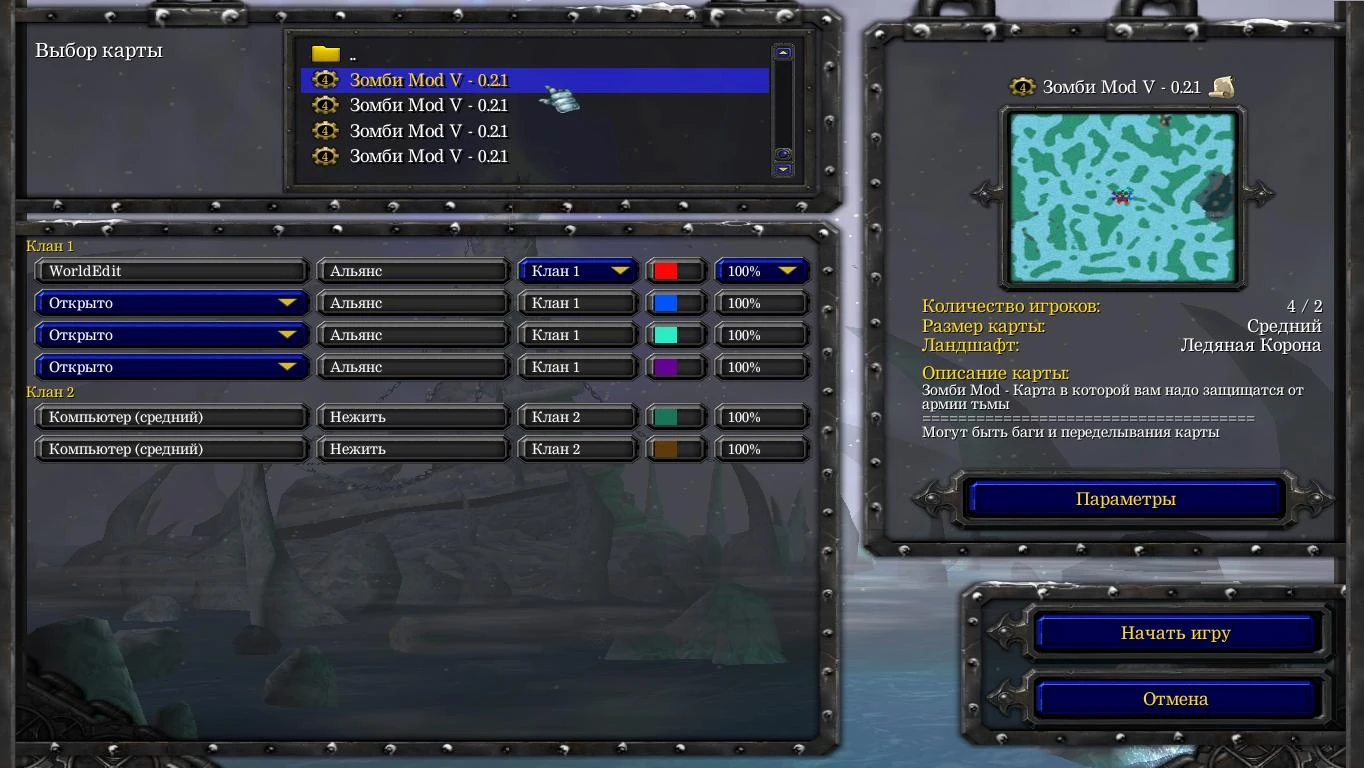Screen dimensions: 1364x768
Task: Click the blue color swatch of the second slot
Action: coord(674,302)
